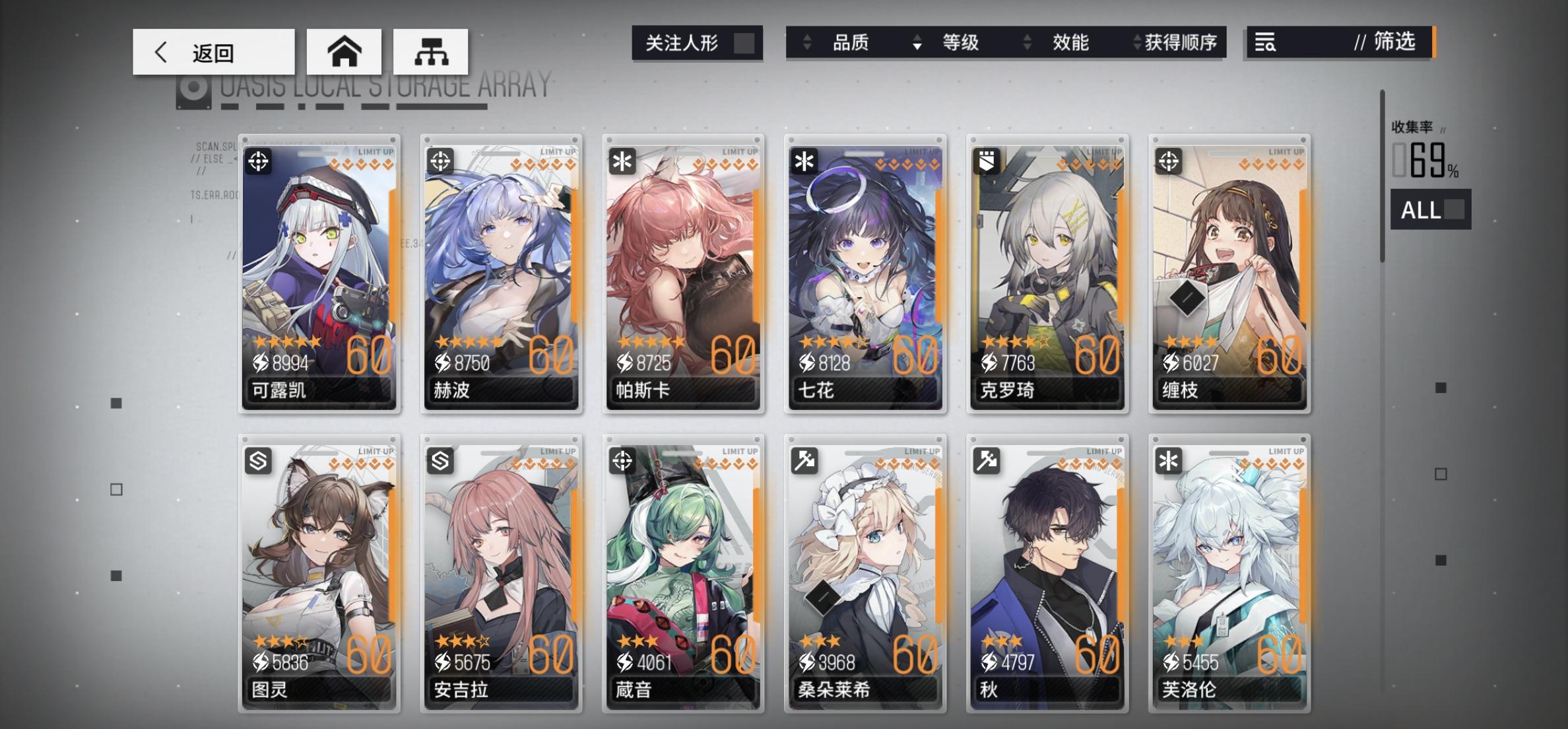Click the squad formation icon next to home
Screen dimensions: 1568x729
click(432, 52)
